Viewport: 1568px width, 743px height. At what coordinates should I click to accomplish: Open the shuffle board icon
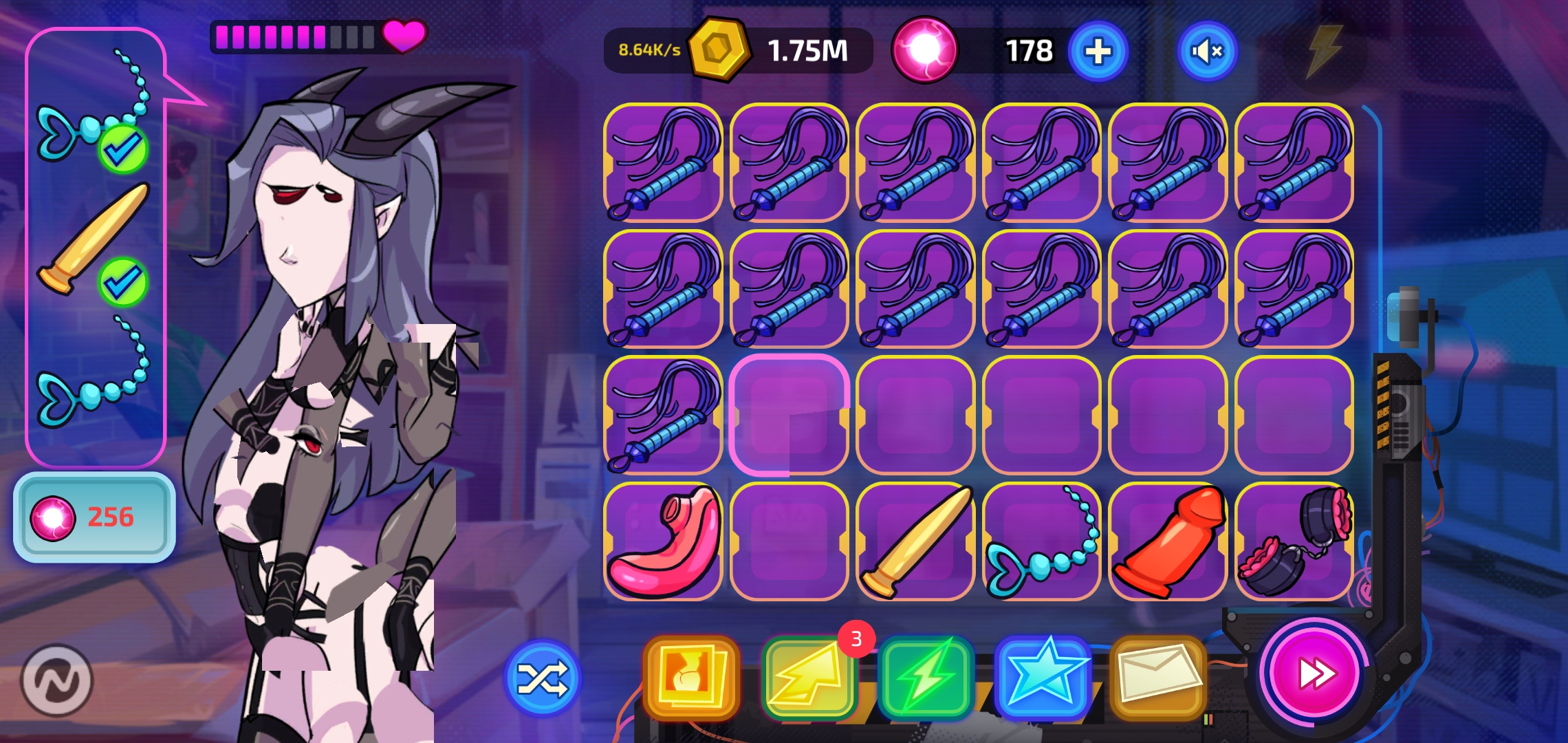[x=543, y=678]
